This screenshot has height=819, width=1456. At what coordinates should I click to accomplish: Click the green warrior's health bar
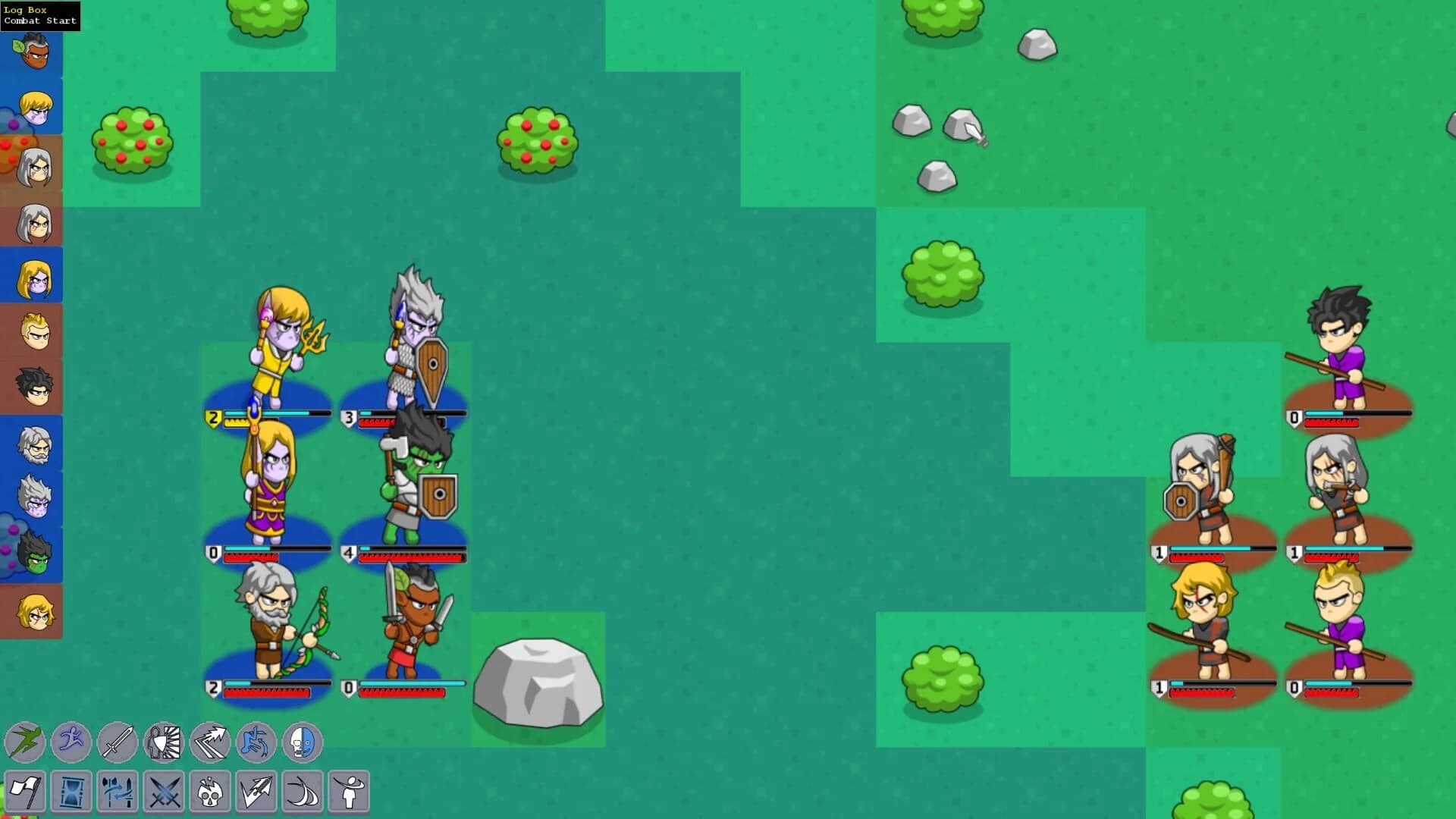[413, 555]
